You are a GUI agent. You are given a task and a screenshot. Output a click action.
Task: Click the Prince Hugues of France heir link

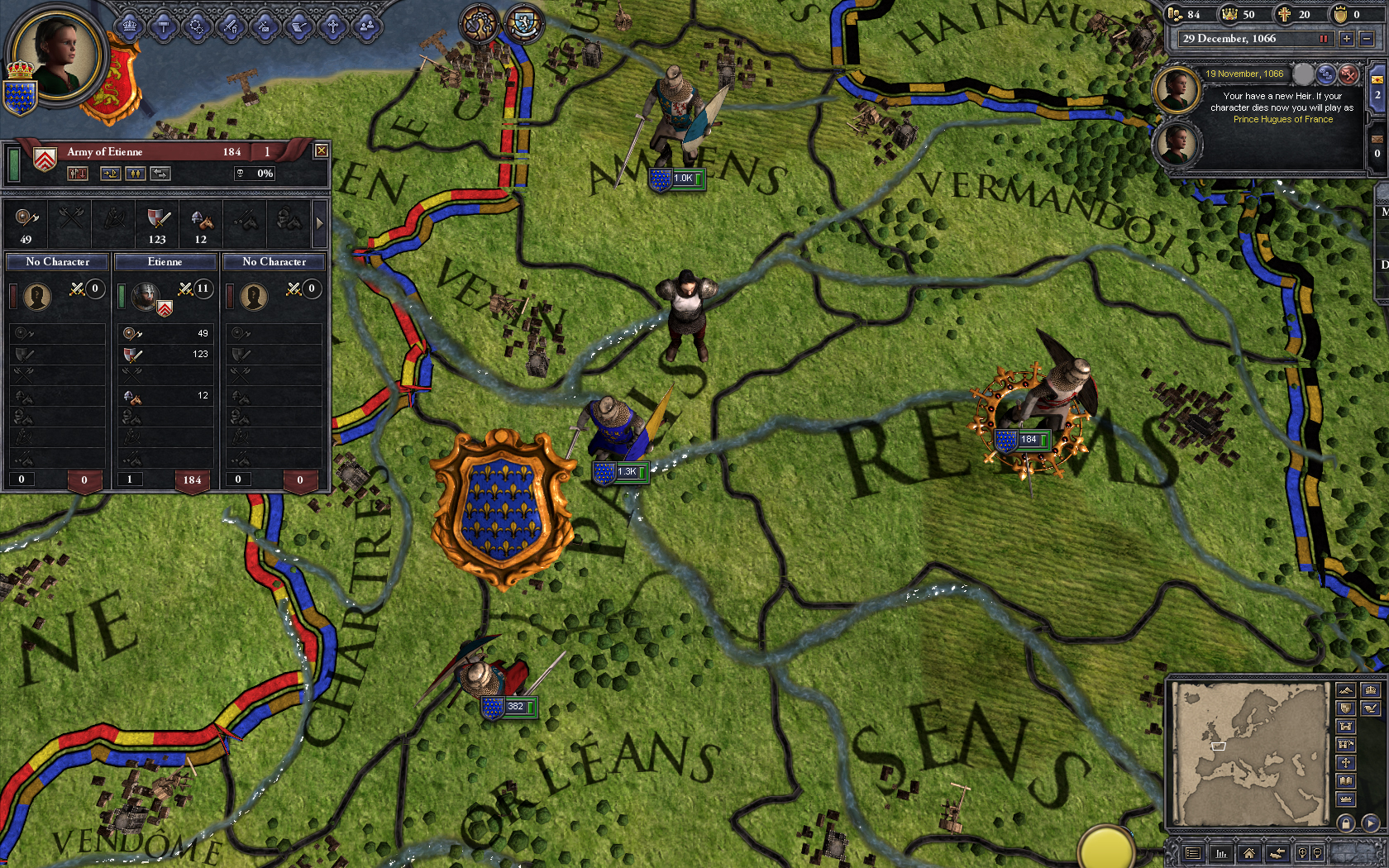point(1284,119)
